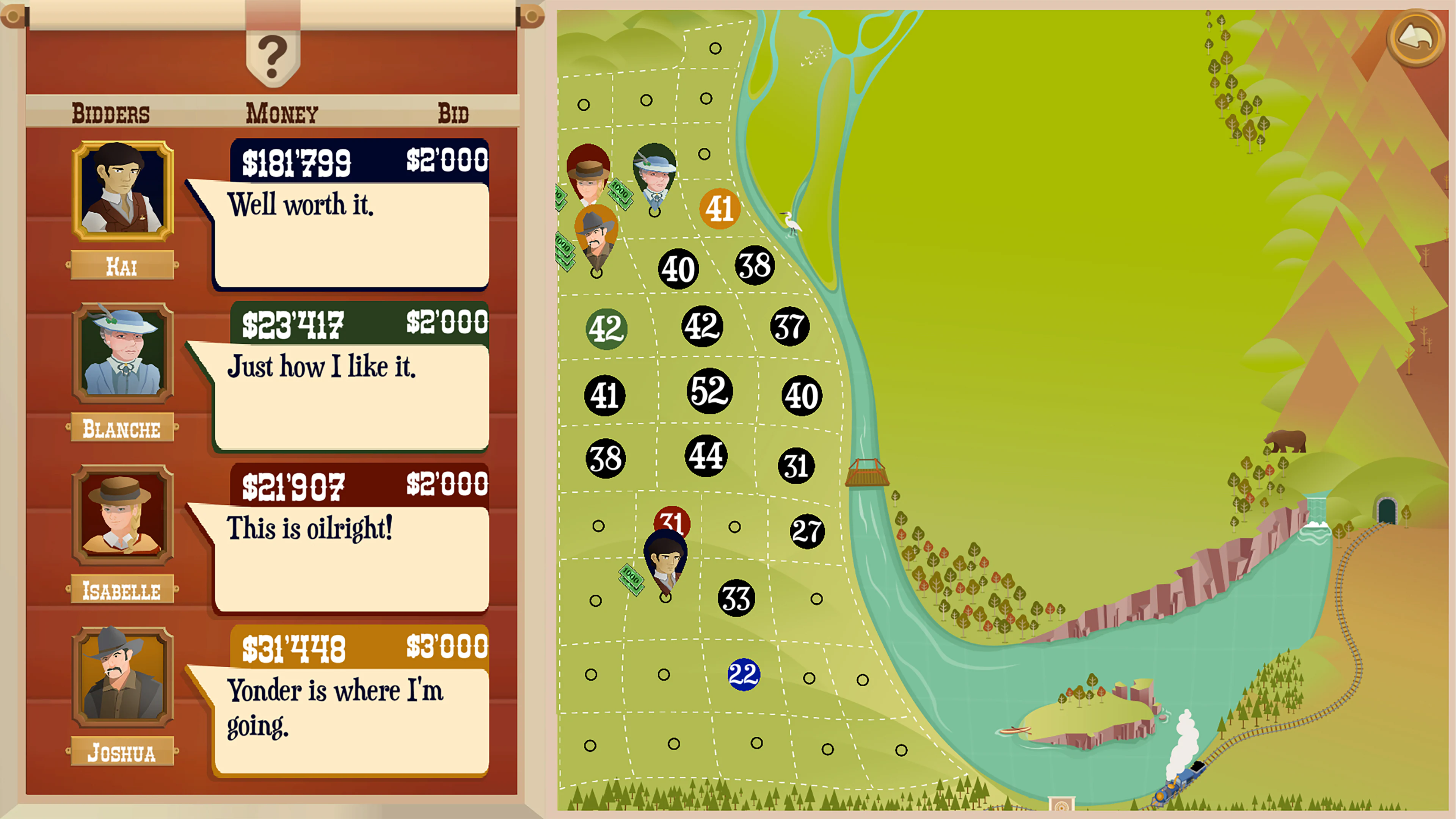1456x819 pixels.
Task: Click the Bidders column header
Action: click(111, 112)
